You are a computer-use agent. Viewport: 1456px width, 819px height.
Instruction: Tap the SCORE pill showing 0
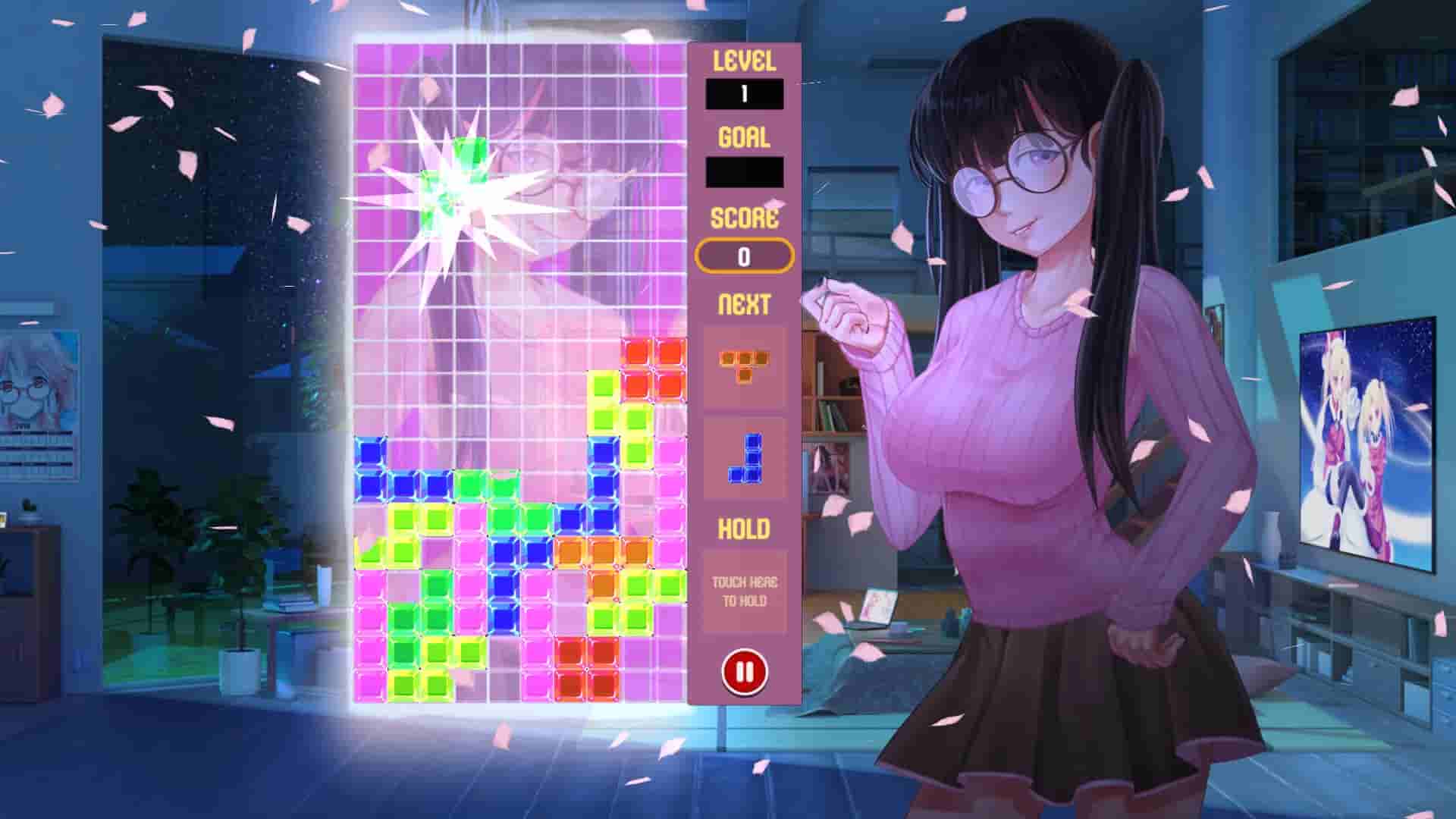(745, 256)
